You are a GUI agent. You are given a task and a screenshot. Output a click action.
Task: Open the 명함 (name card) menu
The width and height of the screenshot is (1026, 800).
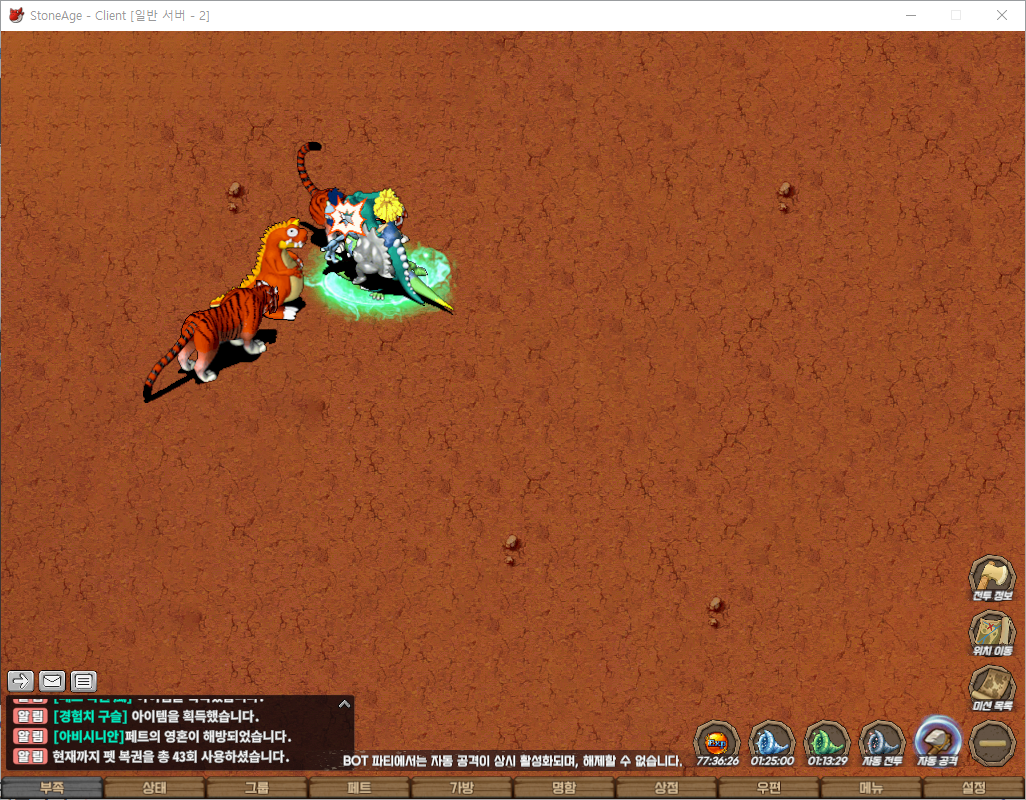(563, 788)
